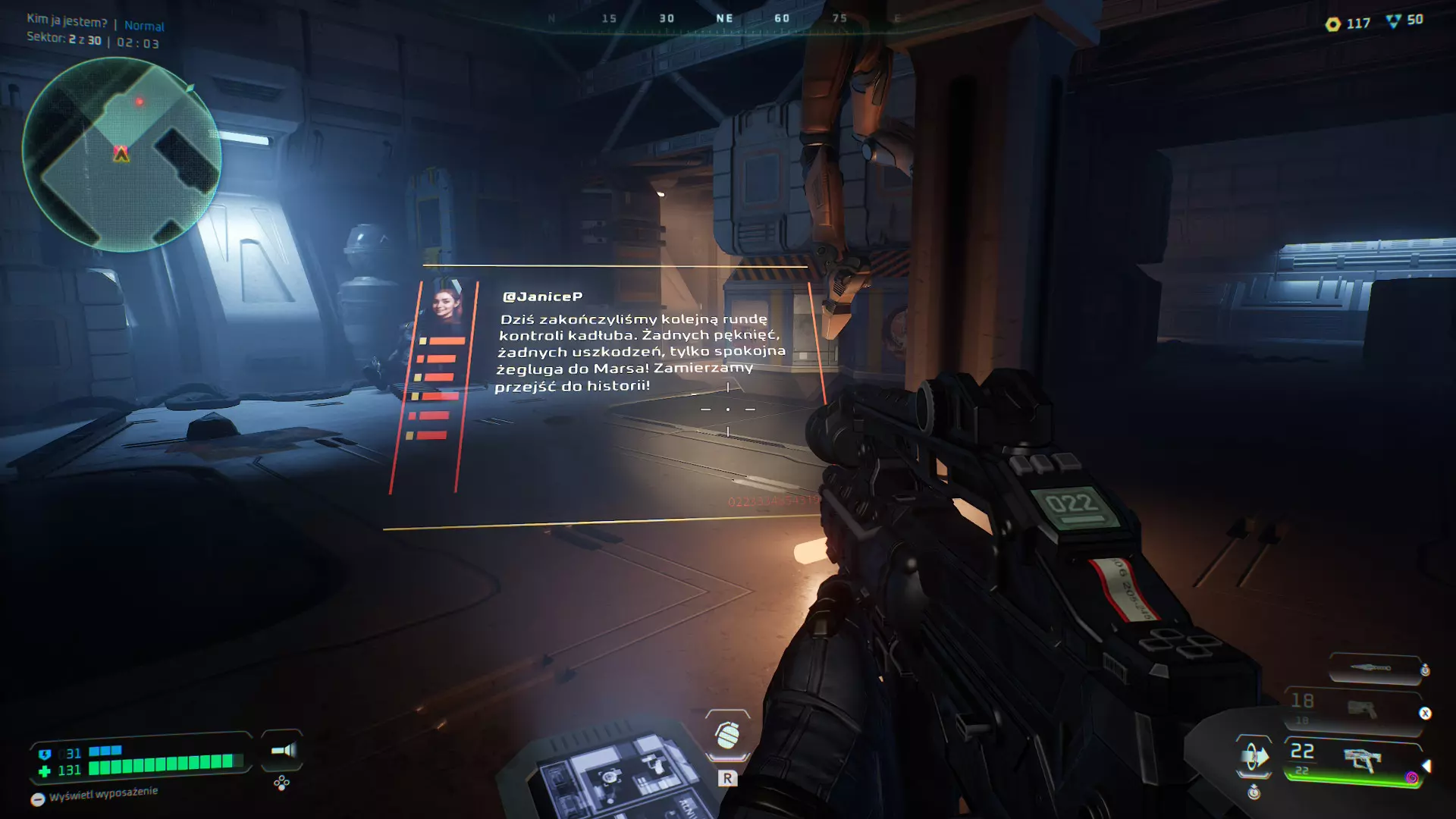Open JaniceP's message portrait
Screen dimensions: 1456x819
pos(447,305)
